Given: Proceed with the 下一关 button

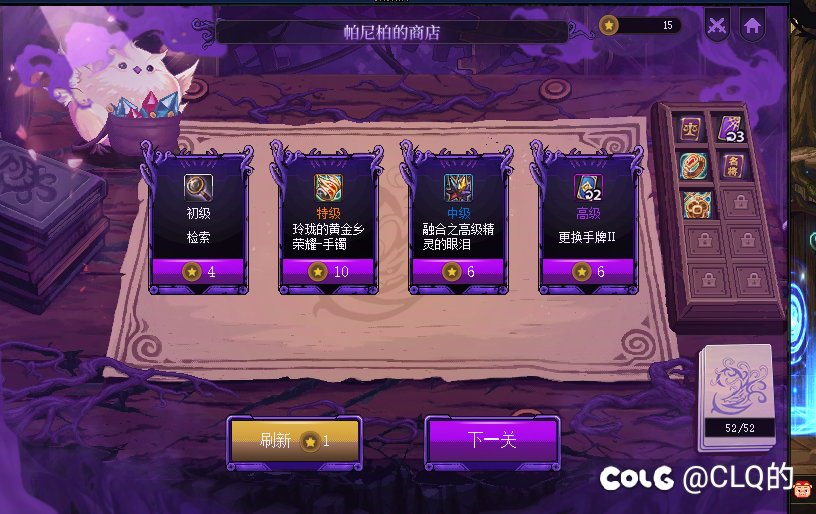Looking at the screenshot, I should coord(492,440).
